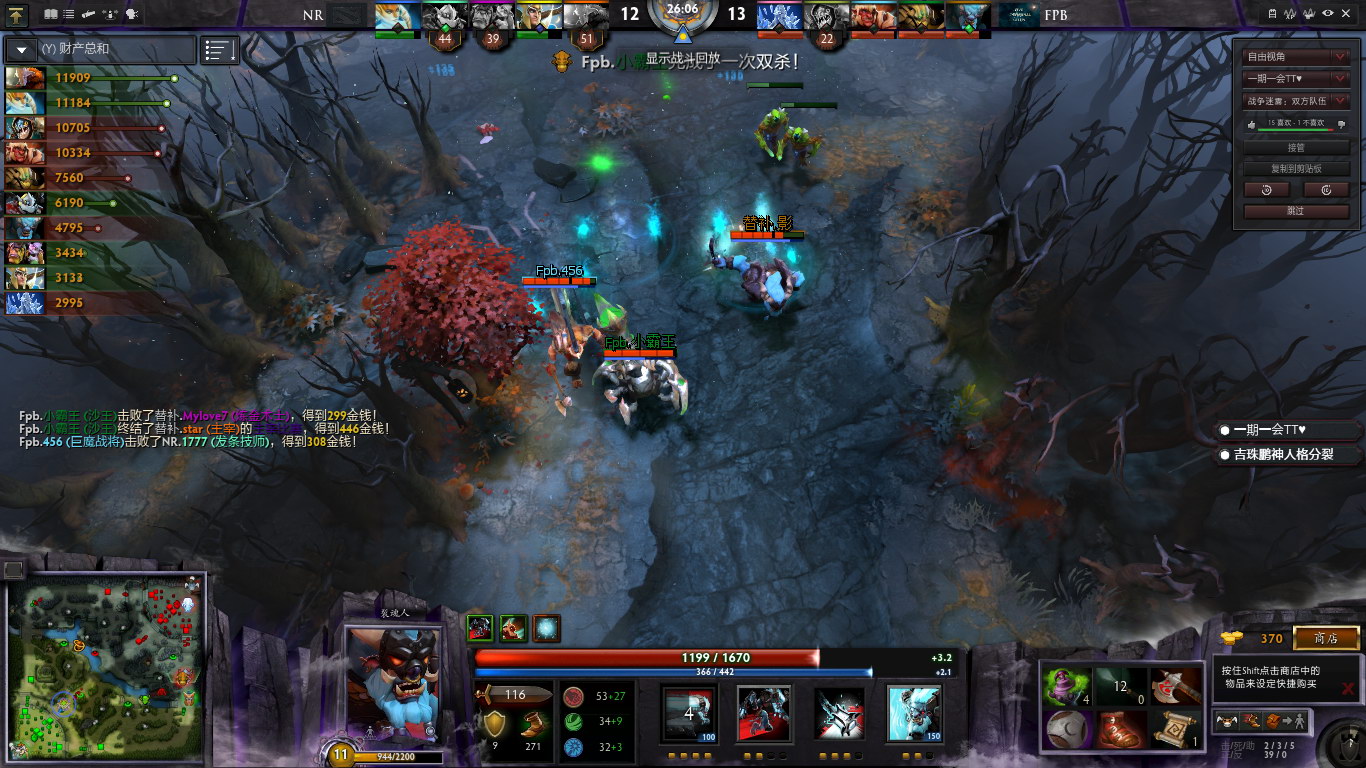The width and height of the screenshot is (1366, 768).
Task: Click the Spirit Breaker hero portrait
Action: (x=392, y=683)
